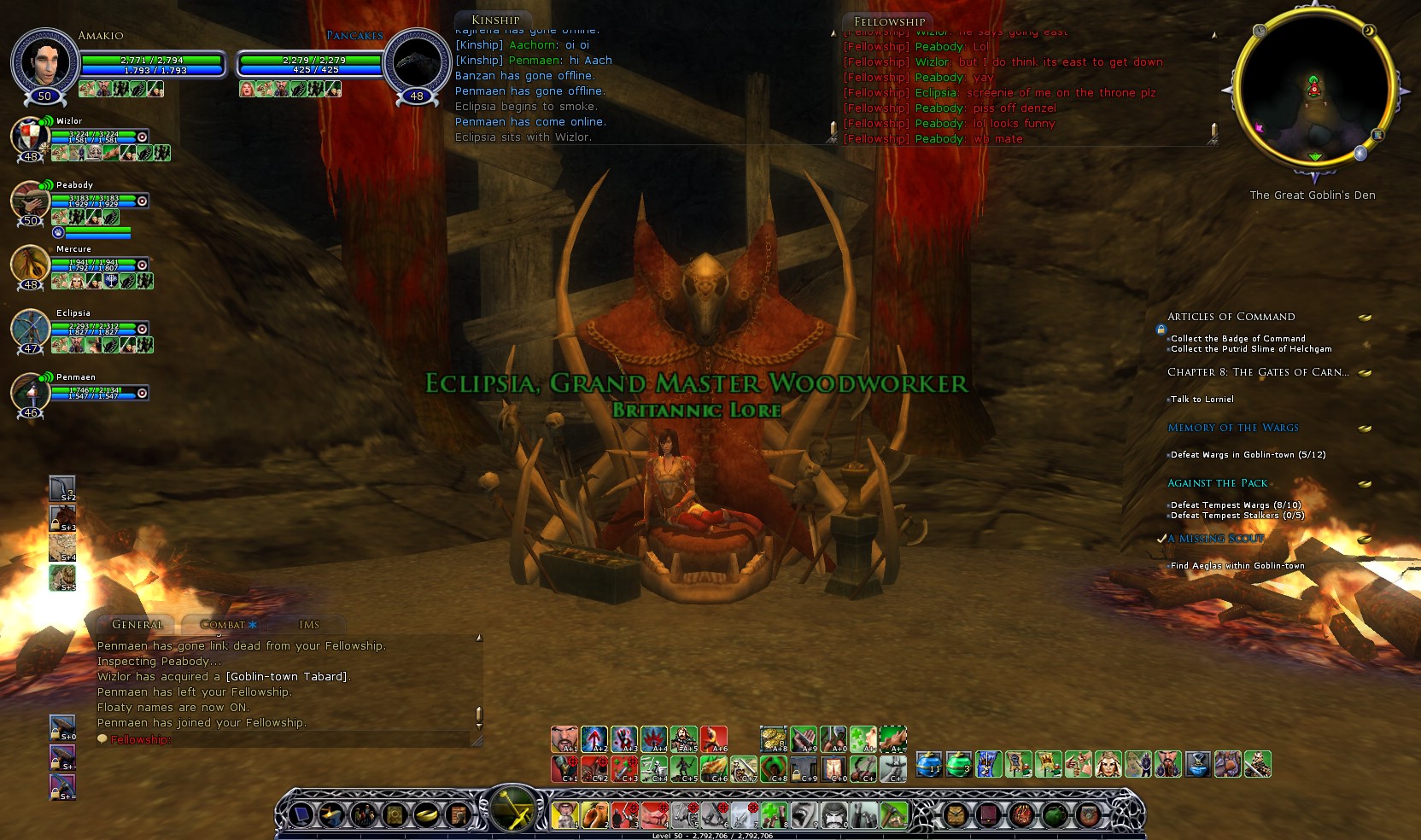This screenshot has height=840, width=1421.
Task: Select Eclipsia's bow portrait in the fellowship
Action: [x=30, y=330]
